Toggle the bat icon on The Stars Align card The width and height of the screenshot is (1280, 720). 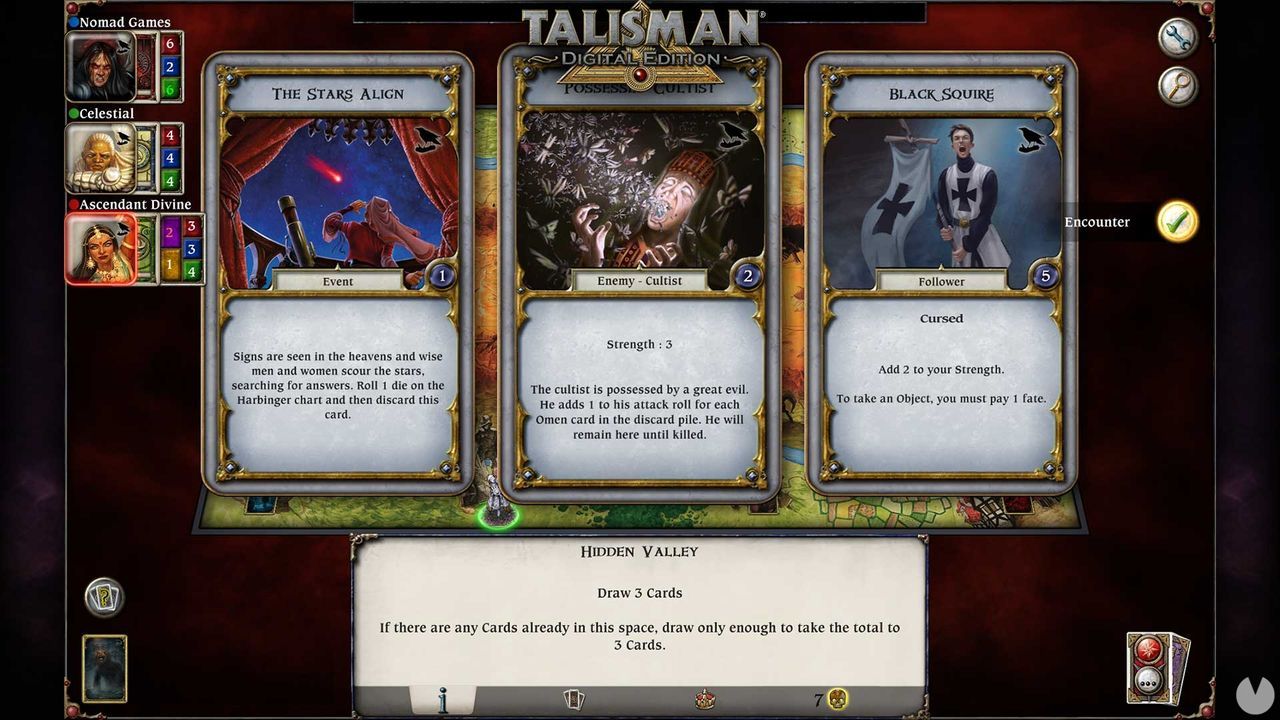point(425,140)
